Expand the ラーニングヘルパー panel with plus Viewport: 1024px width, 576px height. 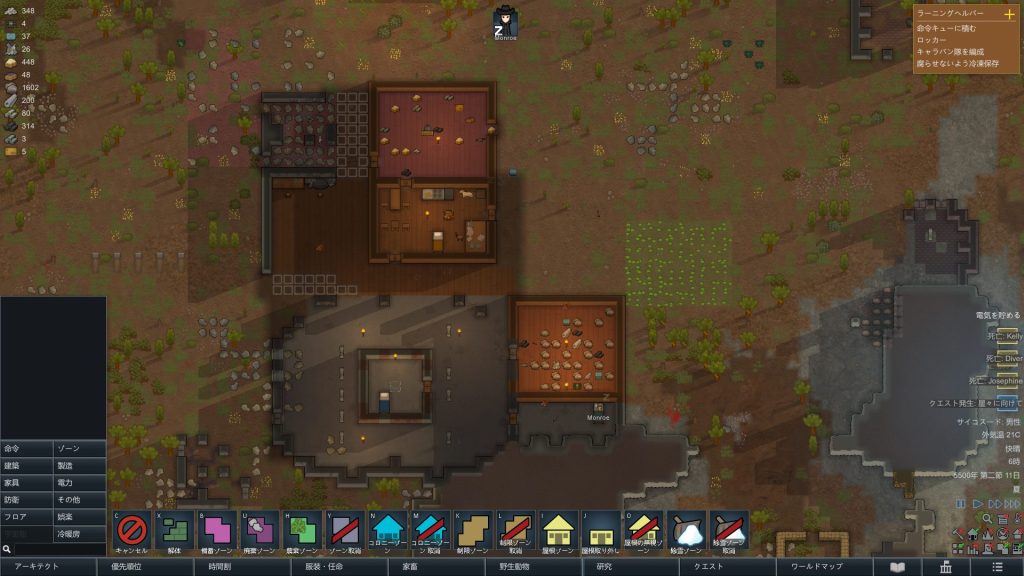1008,14
